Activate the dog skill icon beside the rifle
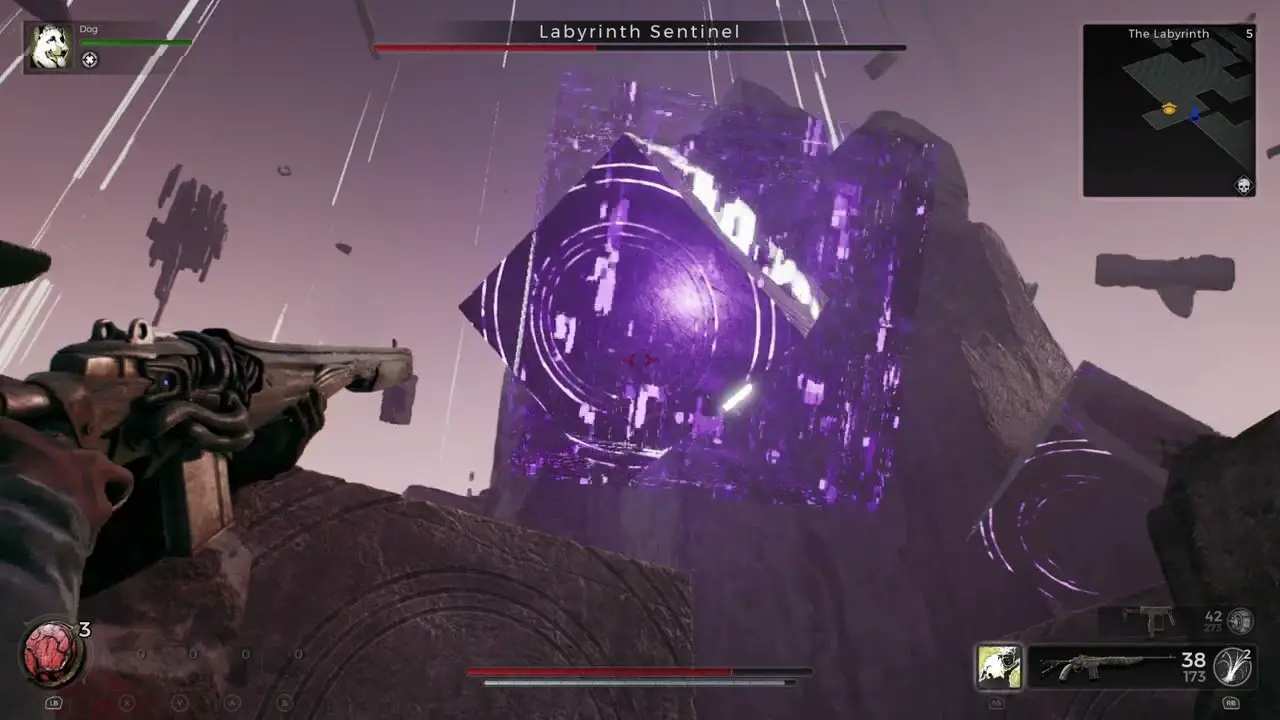 pos(999,667)
